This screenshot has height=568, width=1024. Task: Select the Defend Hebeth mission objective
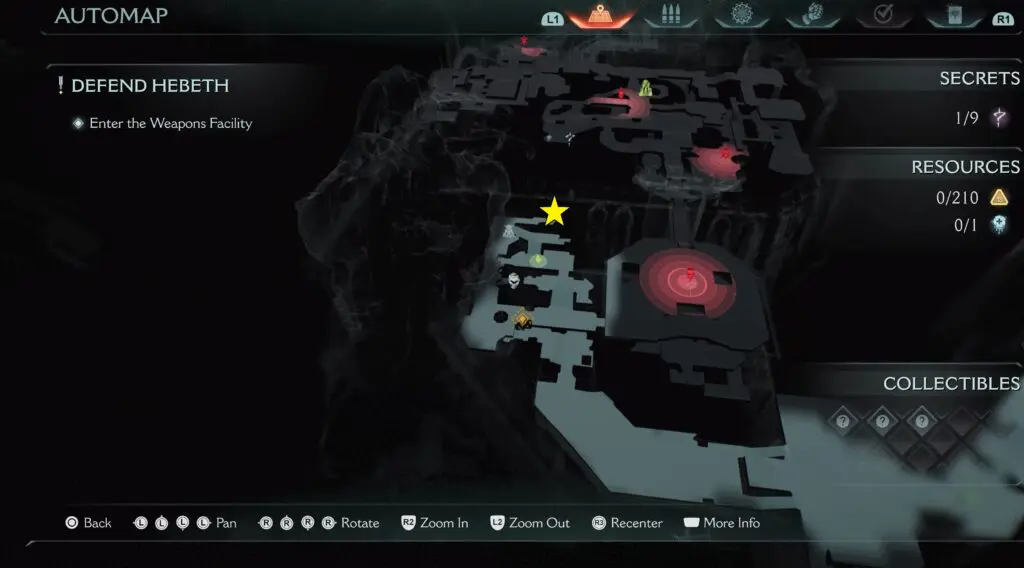150,86
